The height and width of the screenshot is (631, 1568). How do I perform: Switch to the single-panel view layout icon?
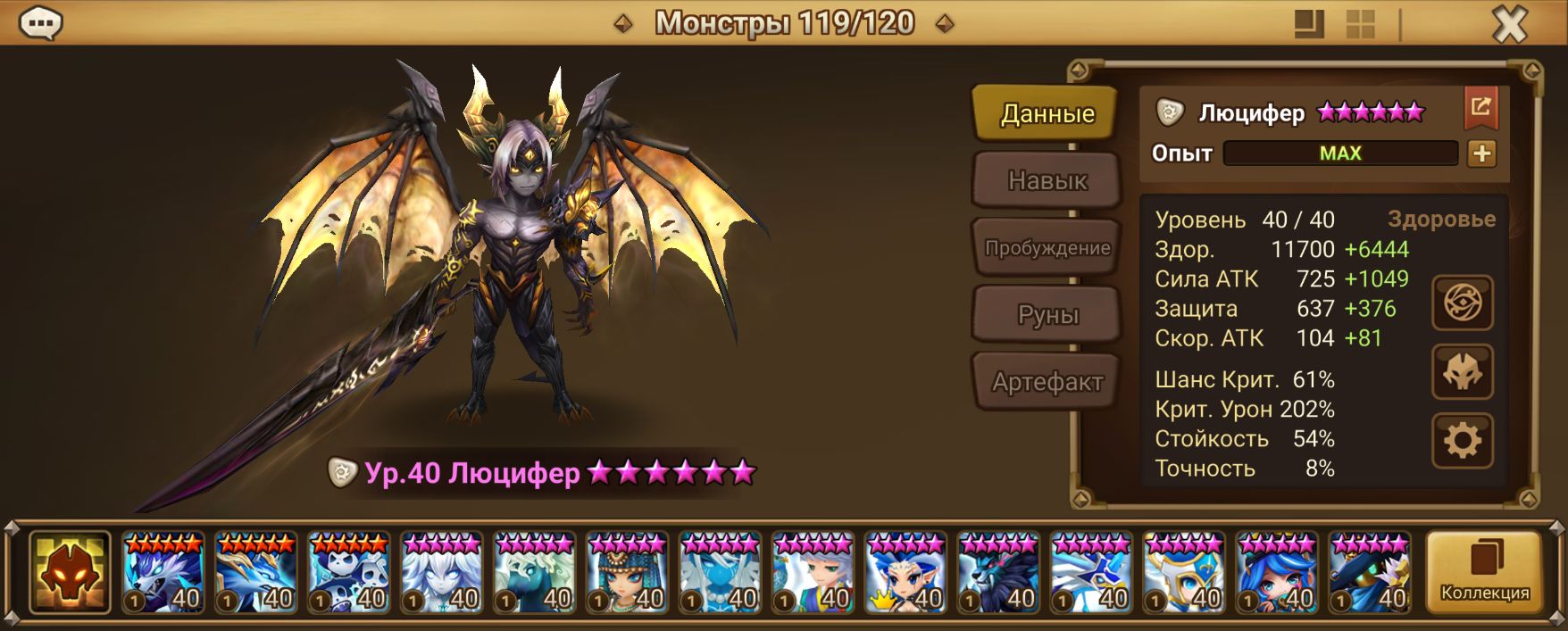[x=1309, y=24]
